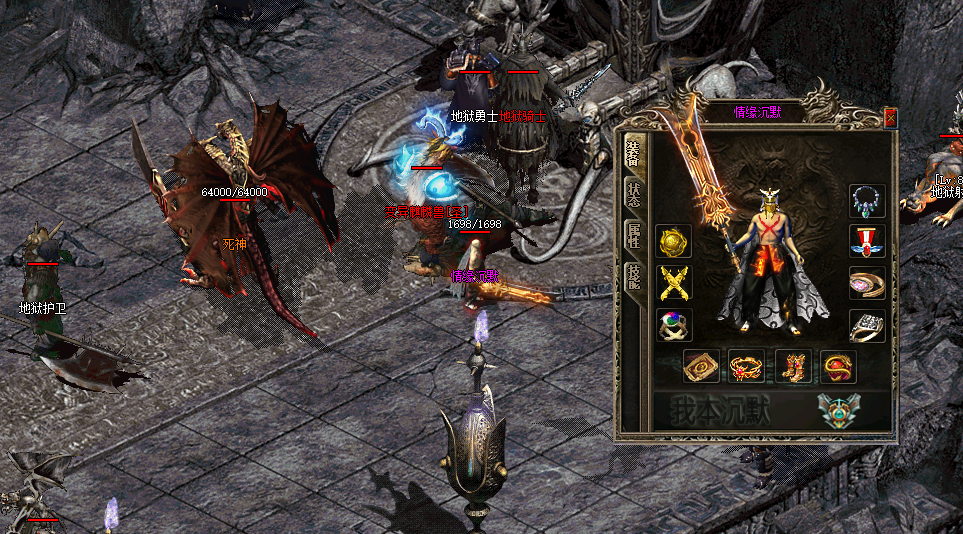Select the golden round emblem slot

tap(673, 242)
